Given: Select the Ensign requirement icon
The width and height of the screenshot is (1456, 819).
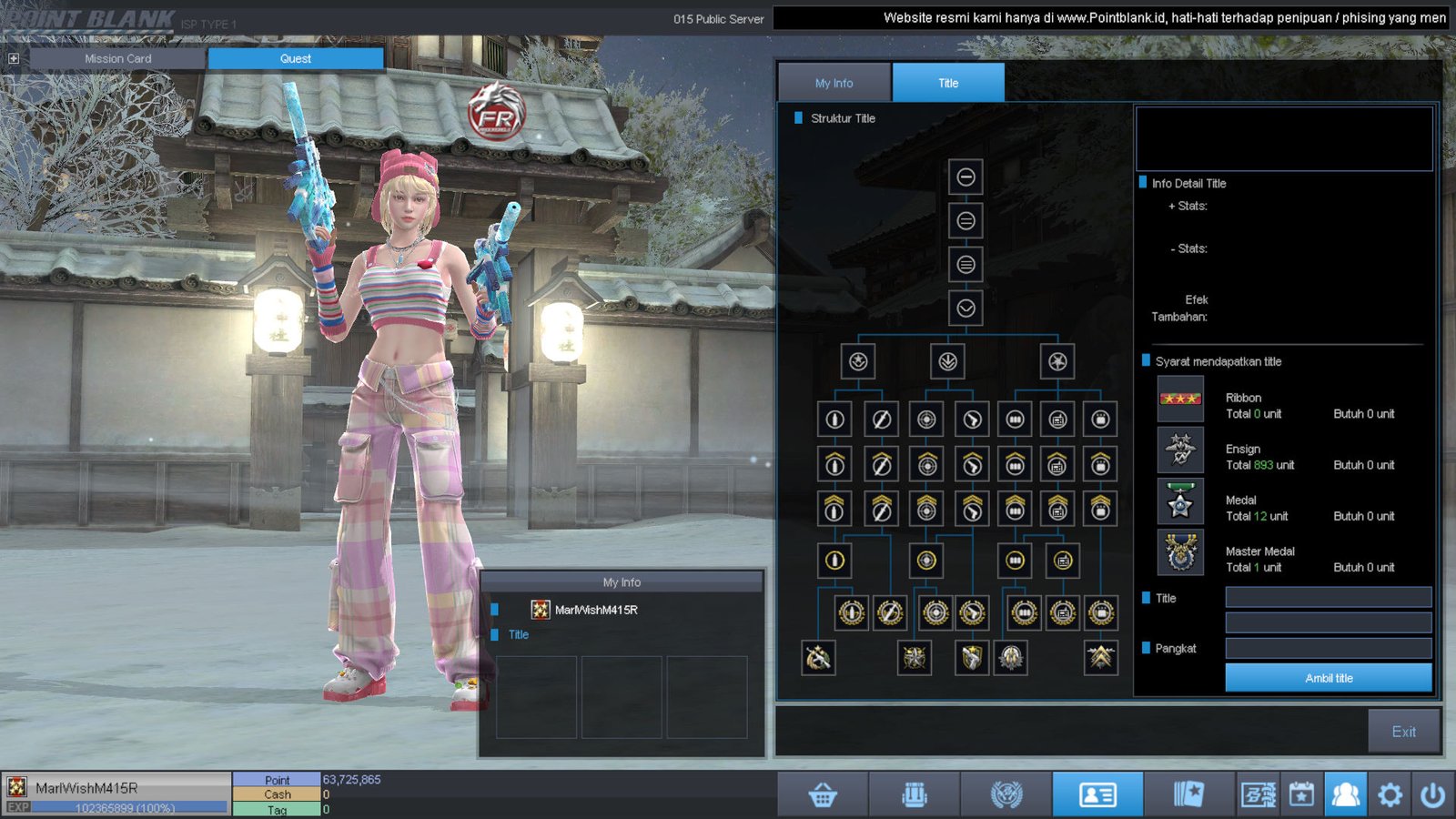Looking at the screenshot, I should click(x=1180, y=450).
